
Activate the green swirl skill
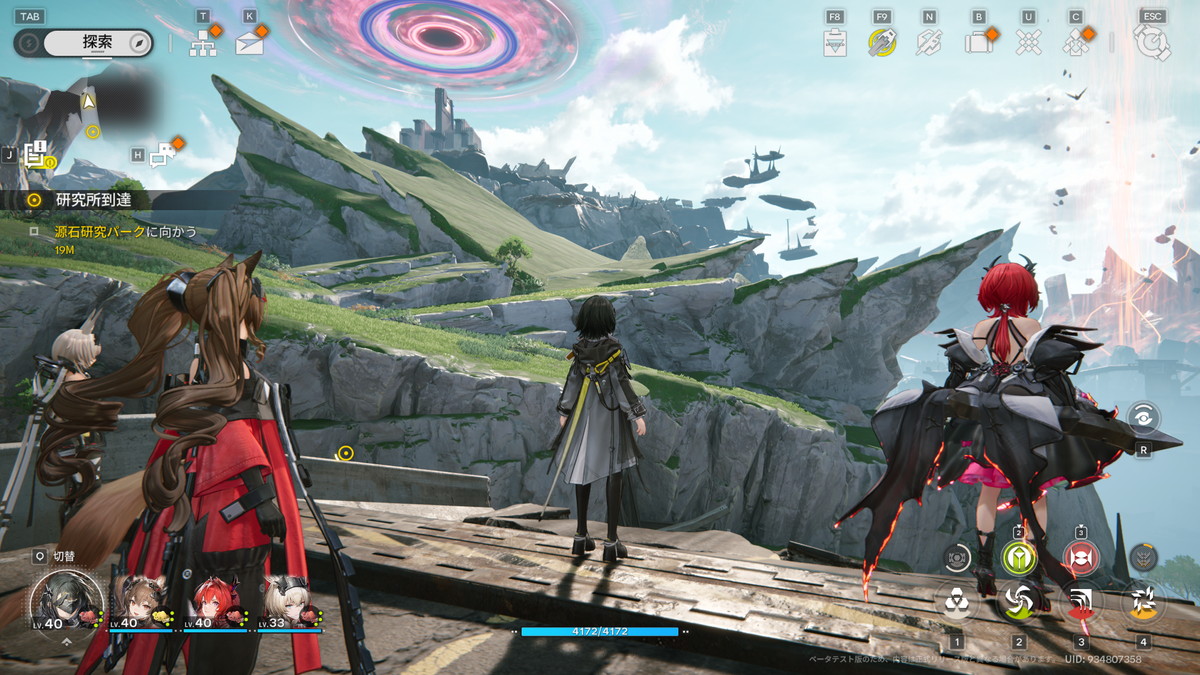pos(1019,601)
